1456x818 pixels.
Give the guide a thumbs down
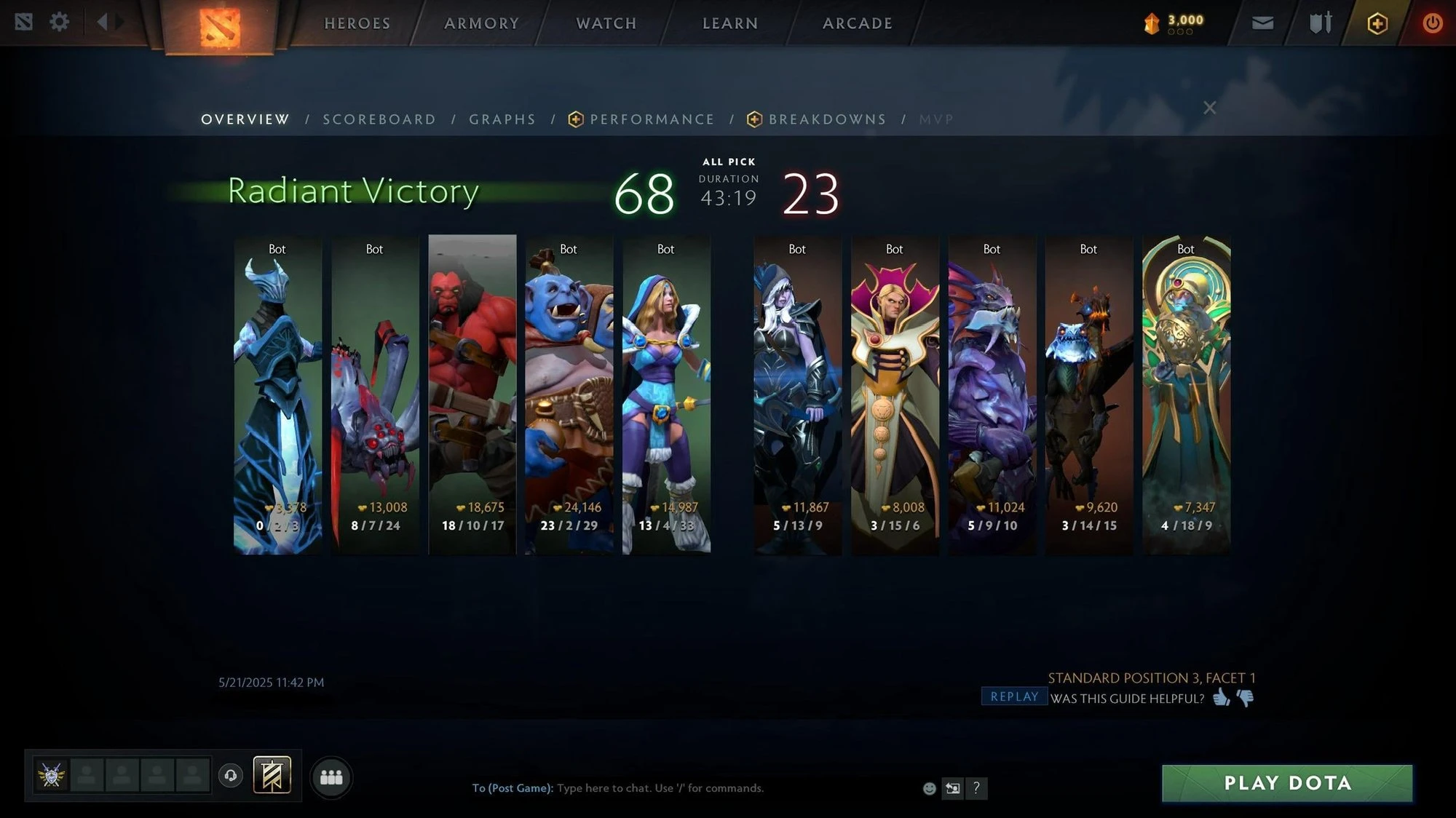(x=1246, y=699)
